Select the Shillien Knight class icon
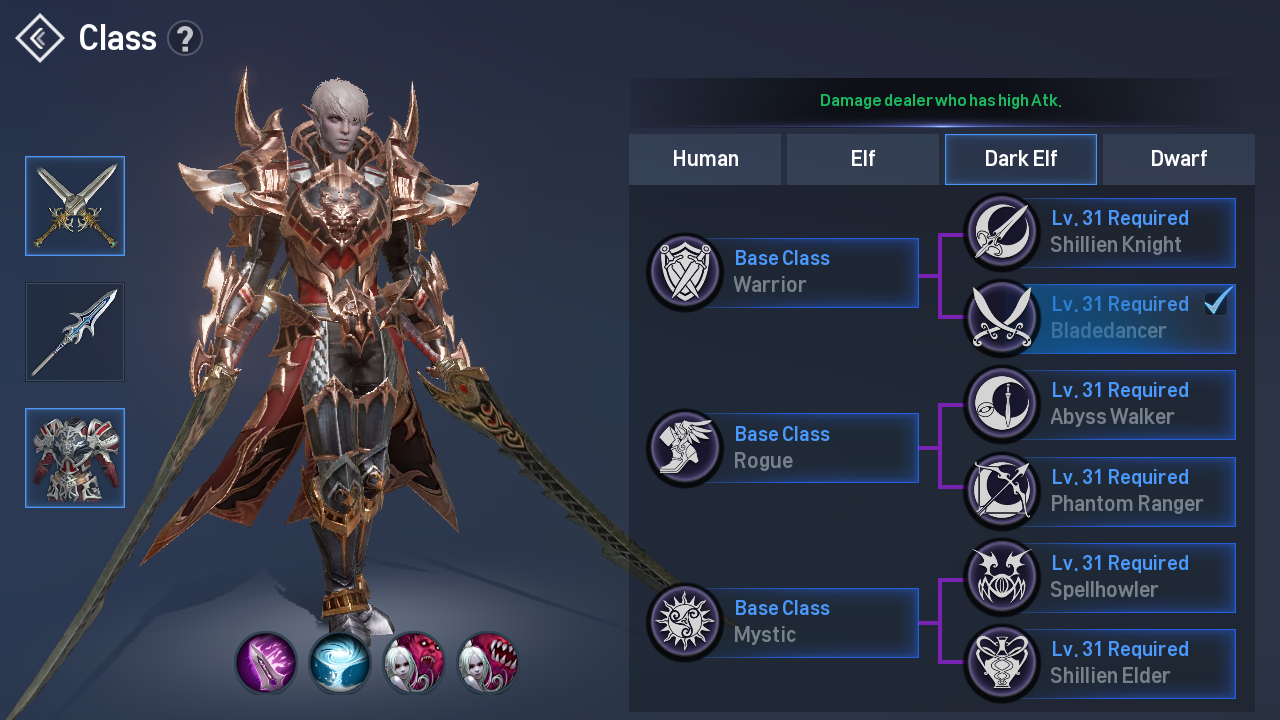 (1002, 232)
